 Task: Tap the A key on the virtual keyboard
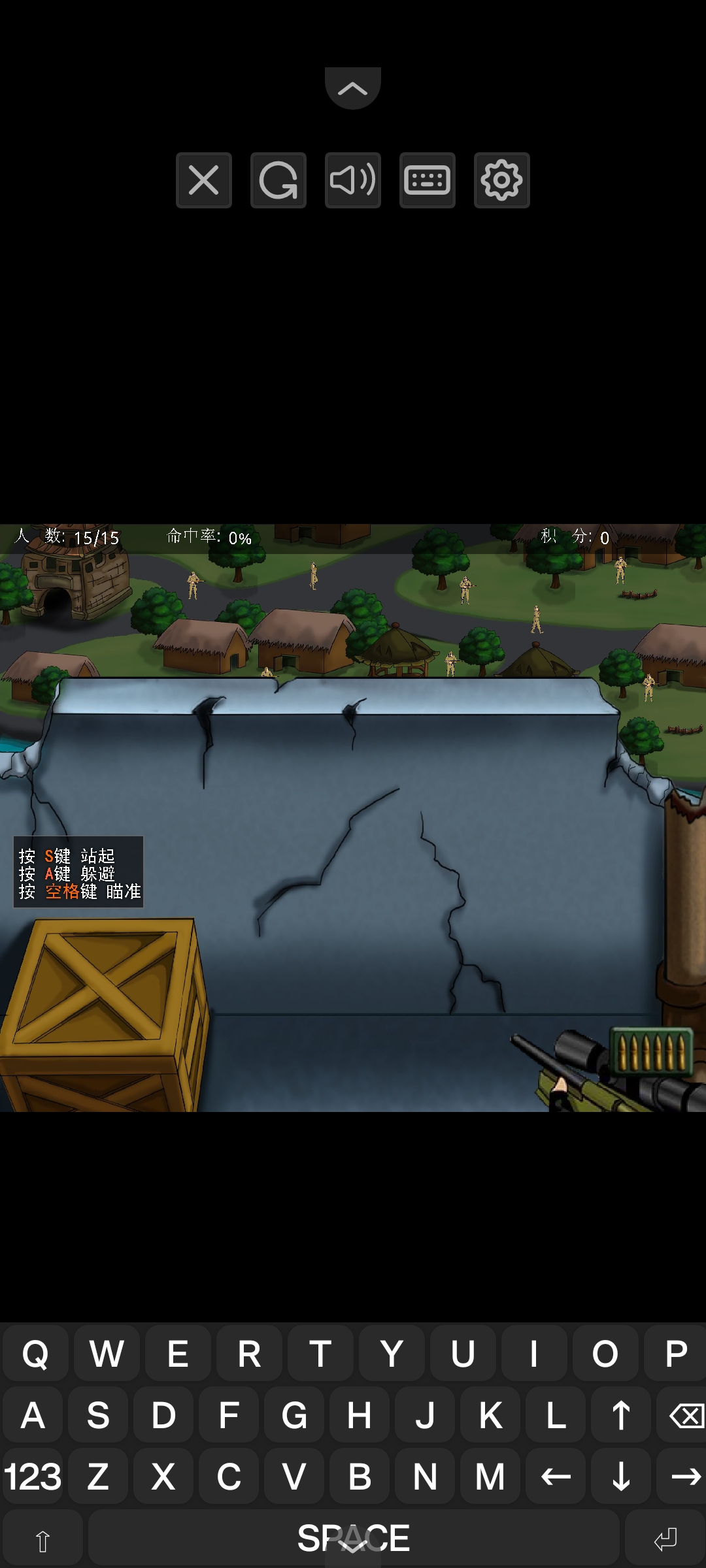pos(33,1415)
